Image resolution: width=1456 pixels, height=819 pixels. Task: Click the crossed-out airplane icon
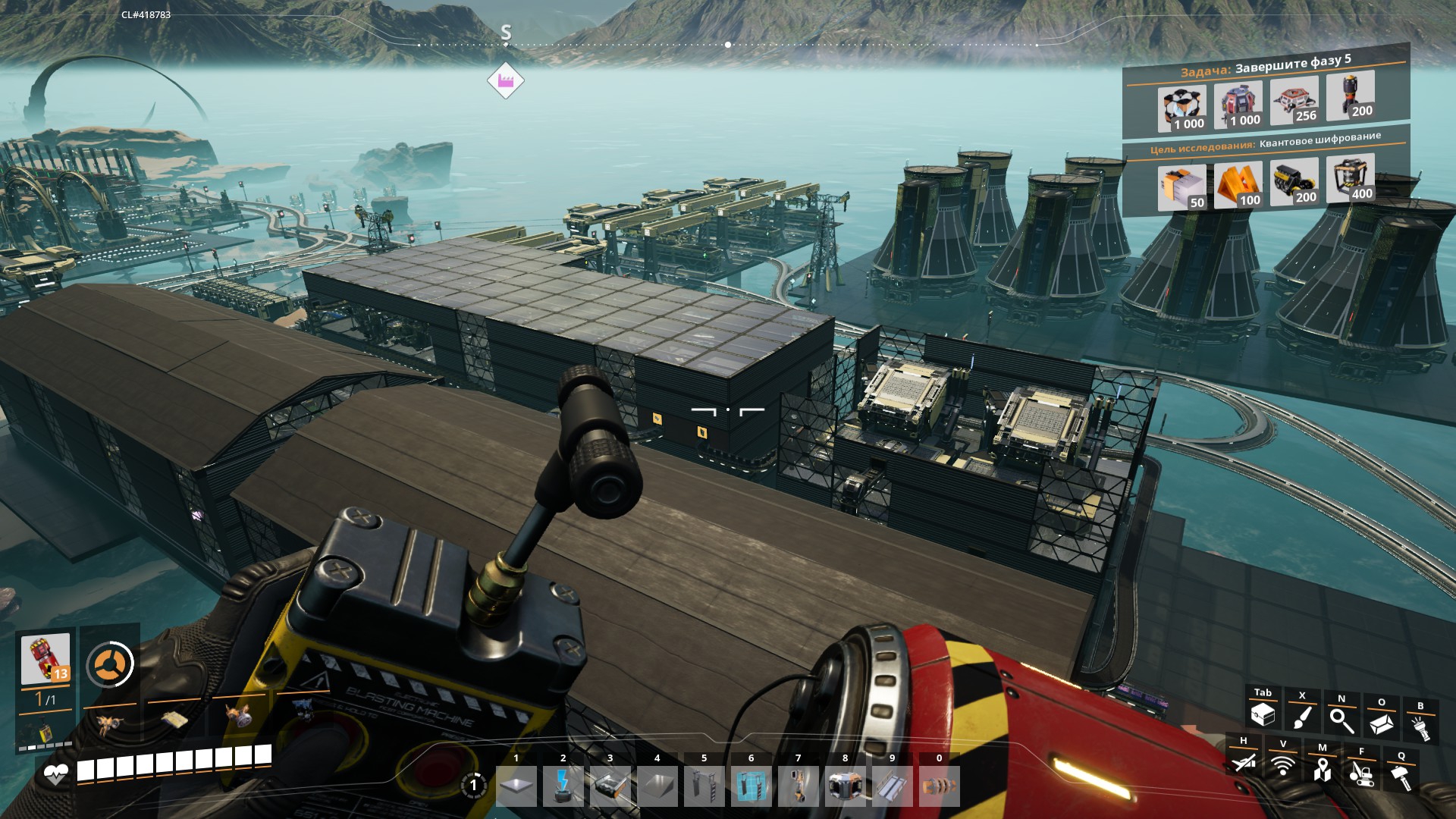pos(1244,761)
